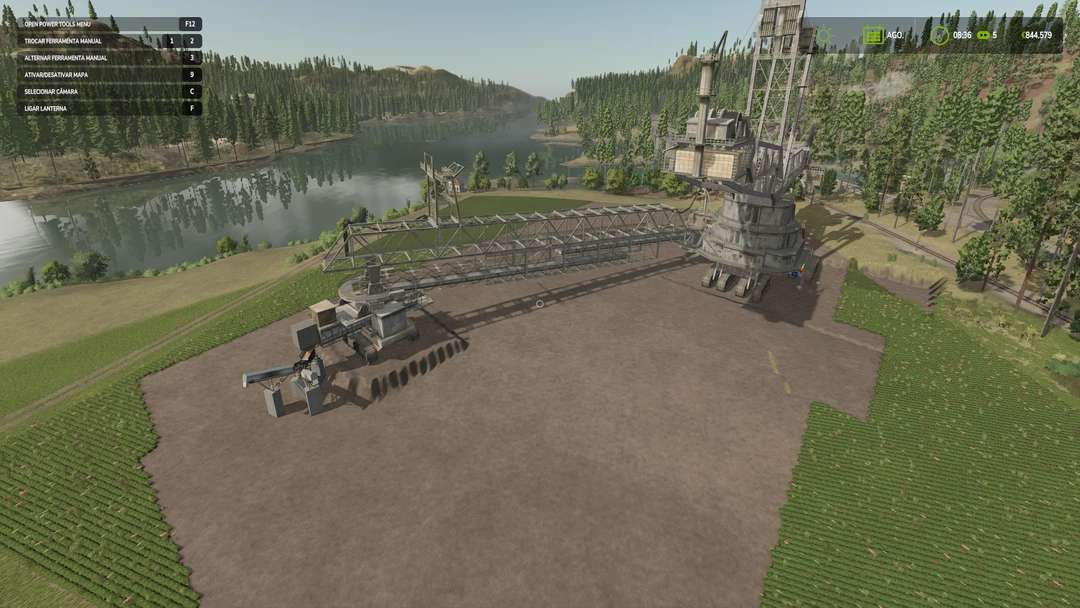1080x608 pixels.
Task: Click the clock icon beside the time
Action: (939, 35)
